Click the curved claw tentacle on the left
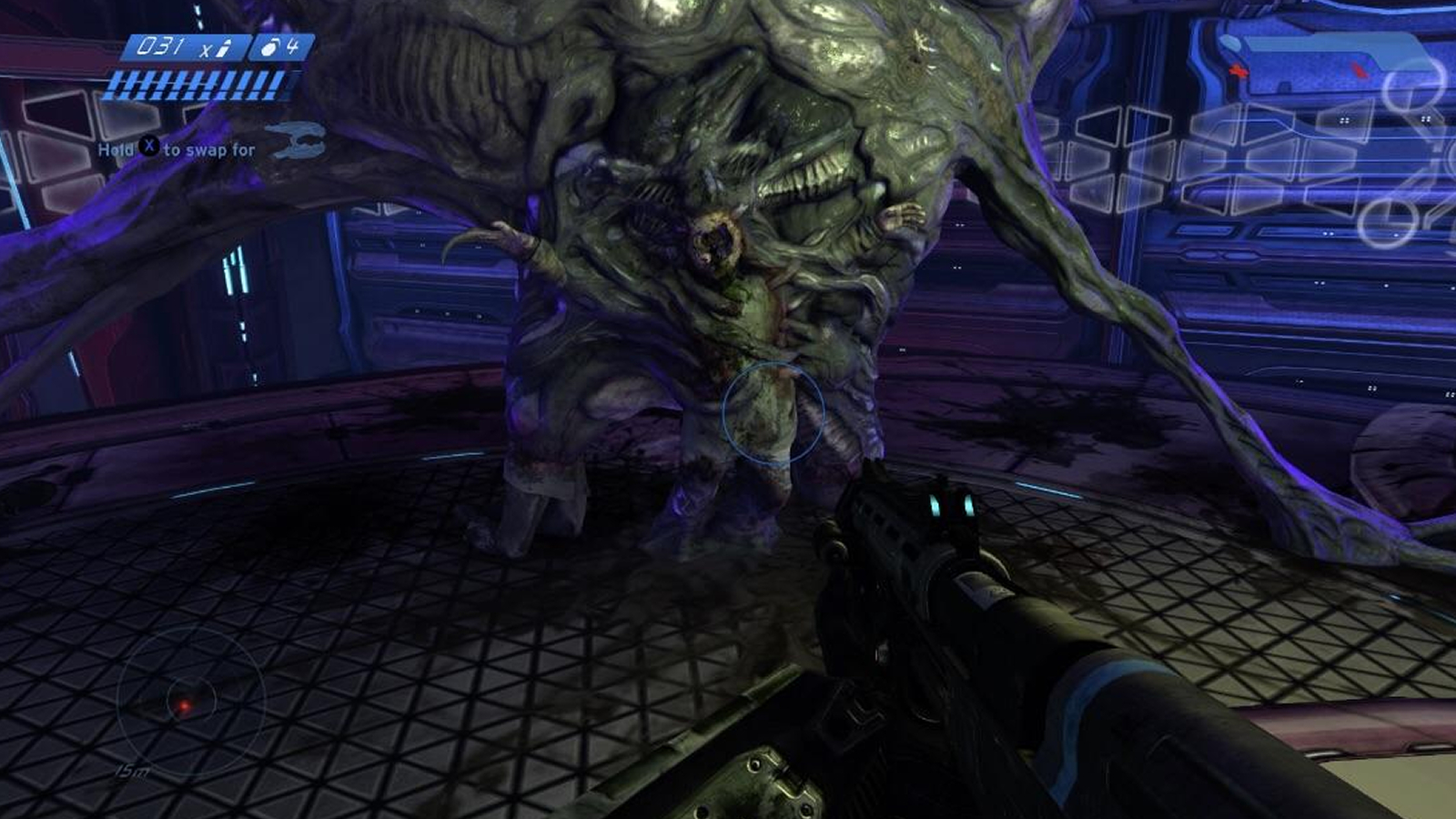 [482, 241]
